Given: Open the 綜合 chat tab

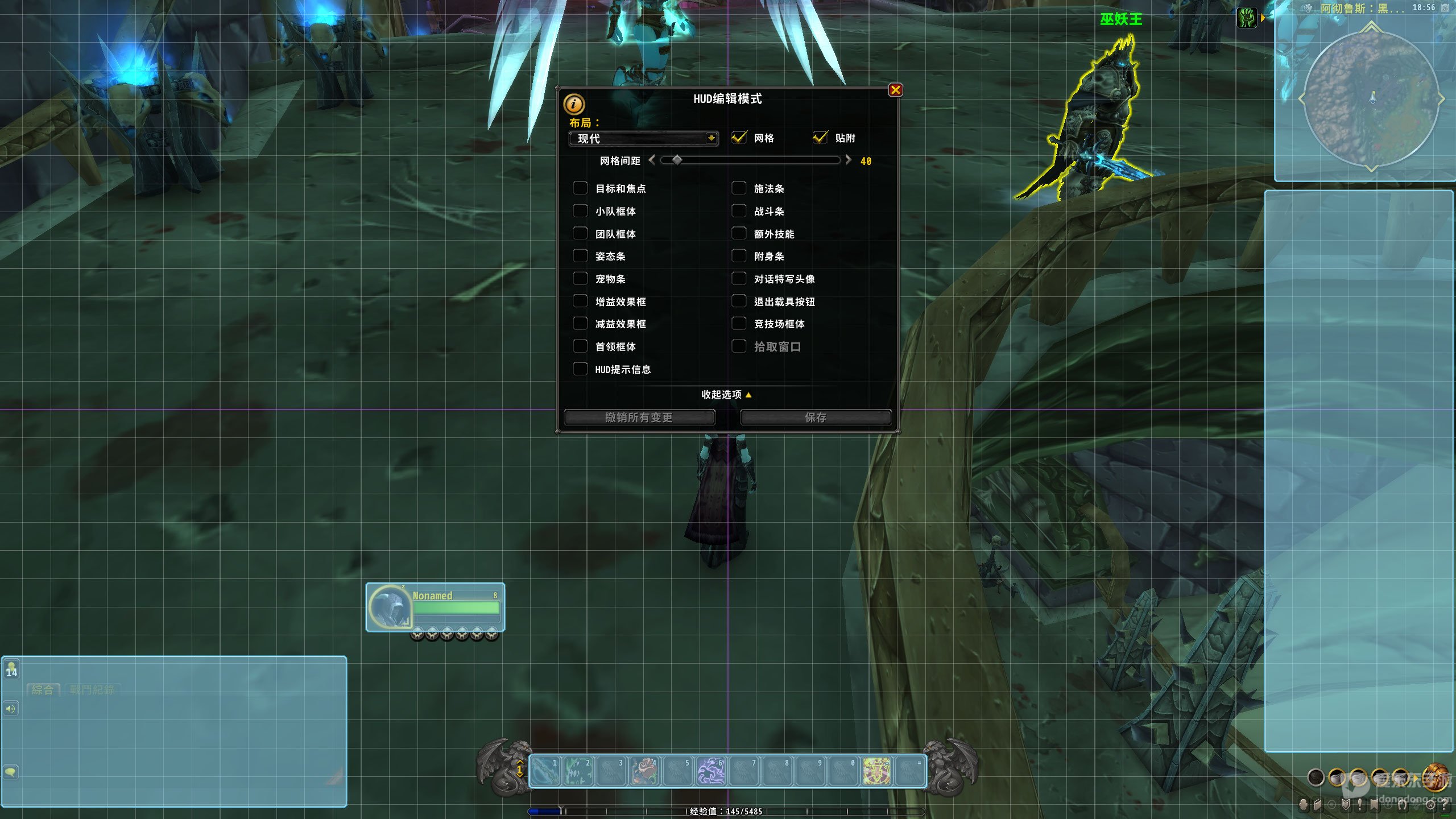Looking at the screenshot, I should 43,690.
